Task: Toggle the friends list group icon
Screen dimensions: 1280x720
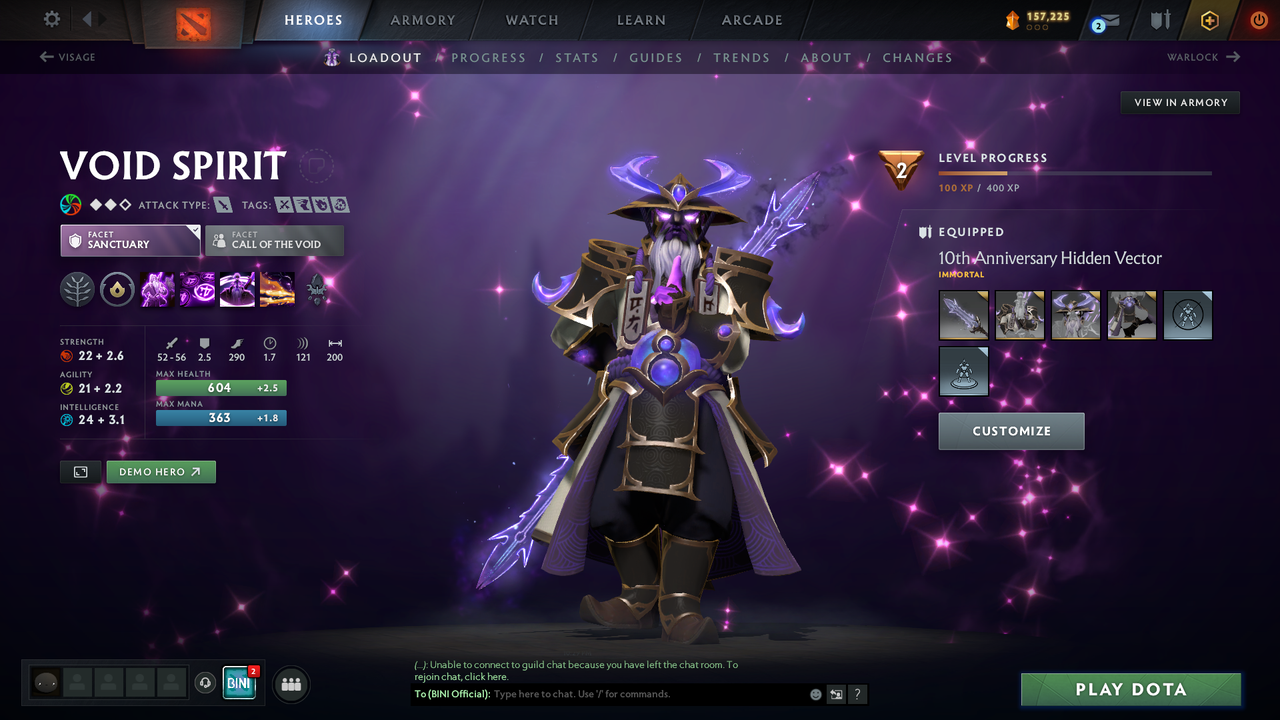Action: click(290, 684)
